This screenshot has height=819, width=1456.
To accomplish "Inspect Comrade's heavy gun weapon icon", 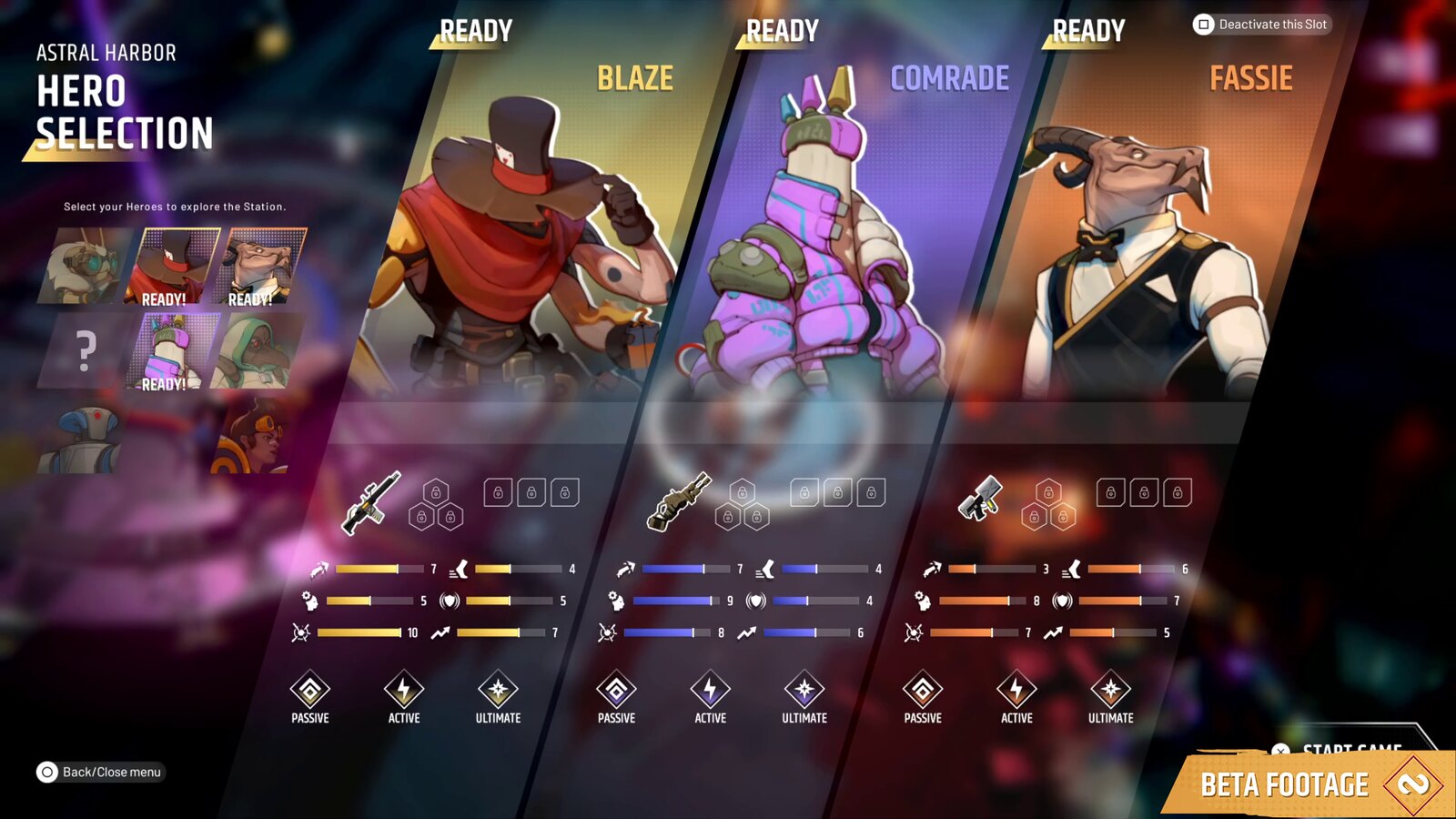I will click(x=679, y=500).
